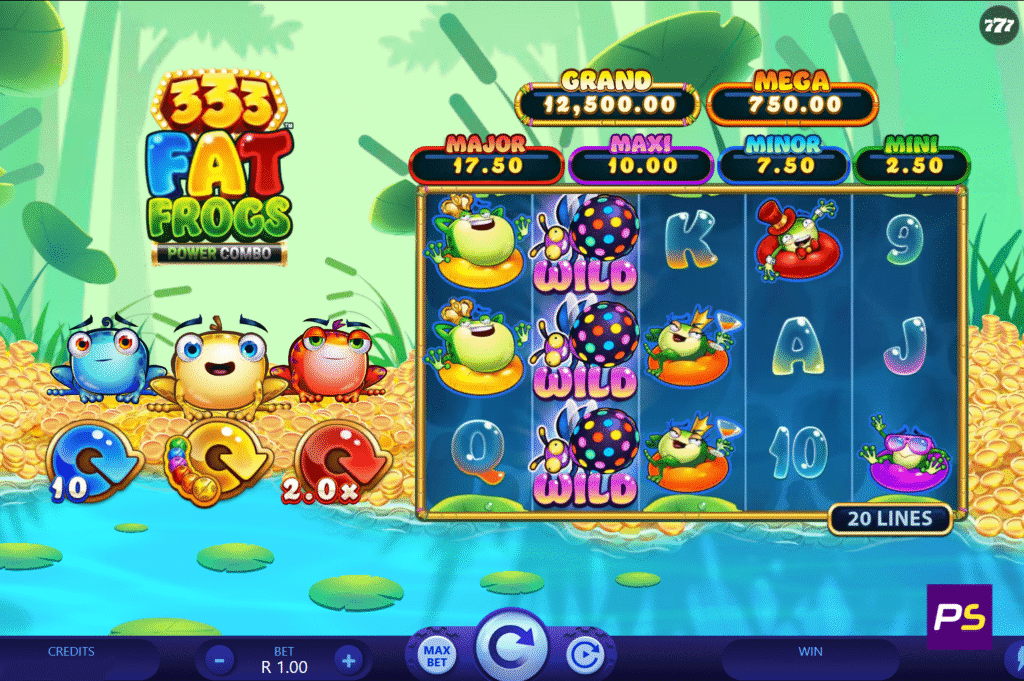Viewport: 1024px width, 681px height.
Task: Spin the reels with the large arrow button
Action: [512, 650]
